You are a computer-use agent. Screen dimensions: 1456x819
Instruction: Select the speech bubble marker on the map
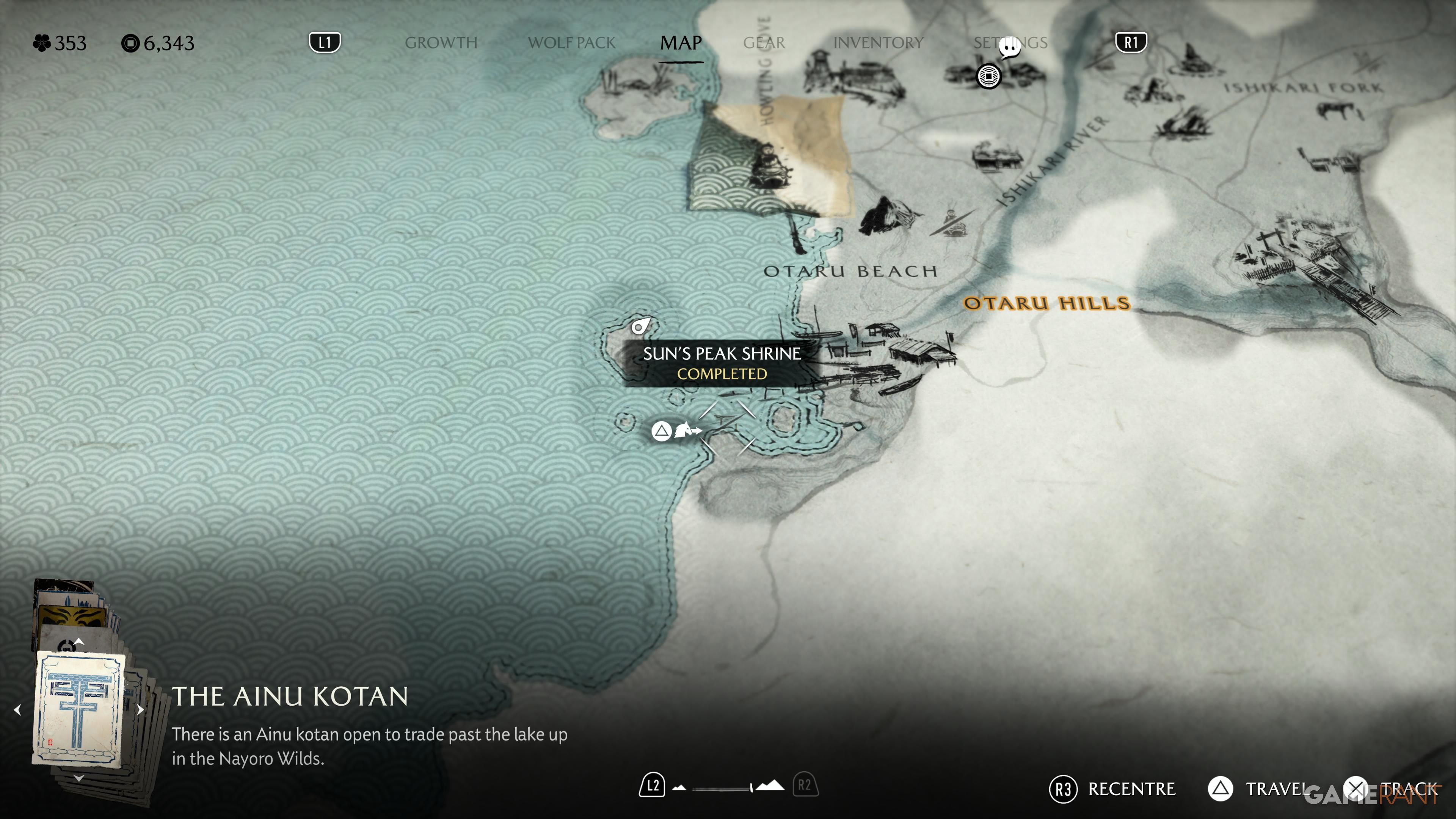tap(1009, 49)
